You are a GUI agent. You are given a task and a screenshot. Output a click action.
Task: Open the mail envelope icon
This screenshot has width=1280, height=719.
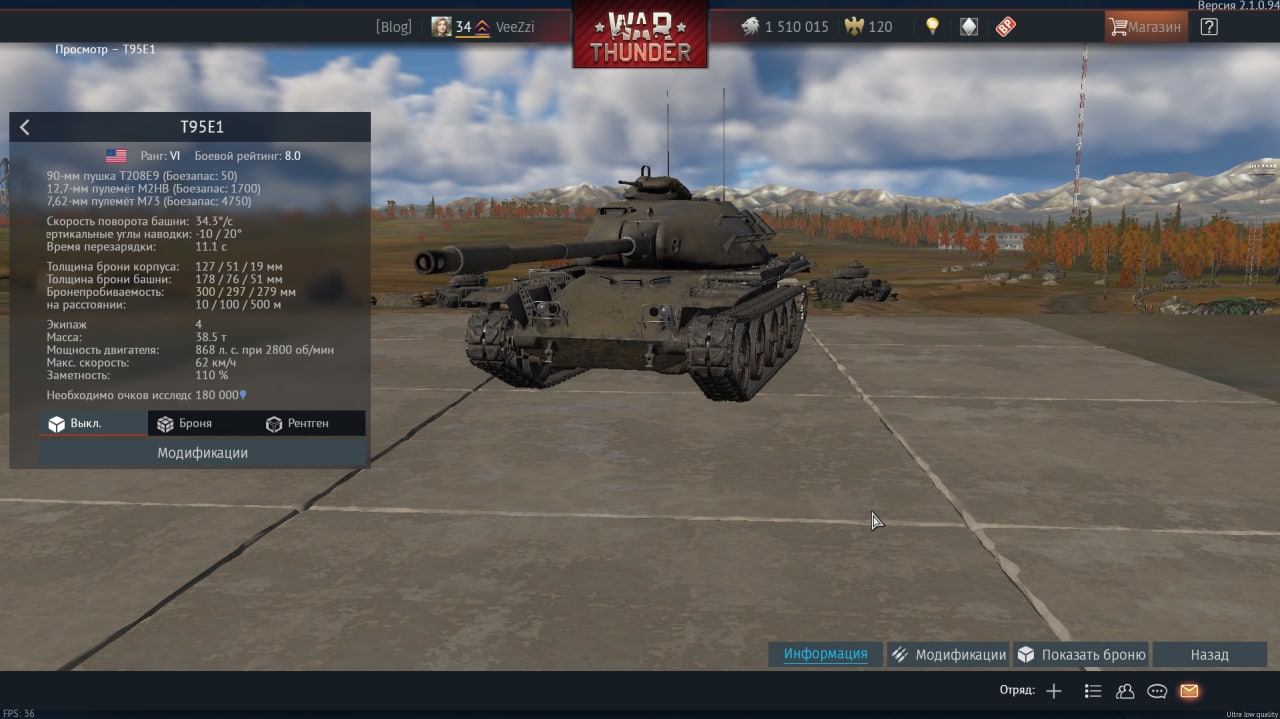[1189, 691]
